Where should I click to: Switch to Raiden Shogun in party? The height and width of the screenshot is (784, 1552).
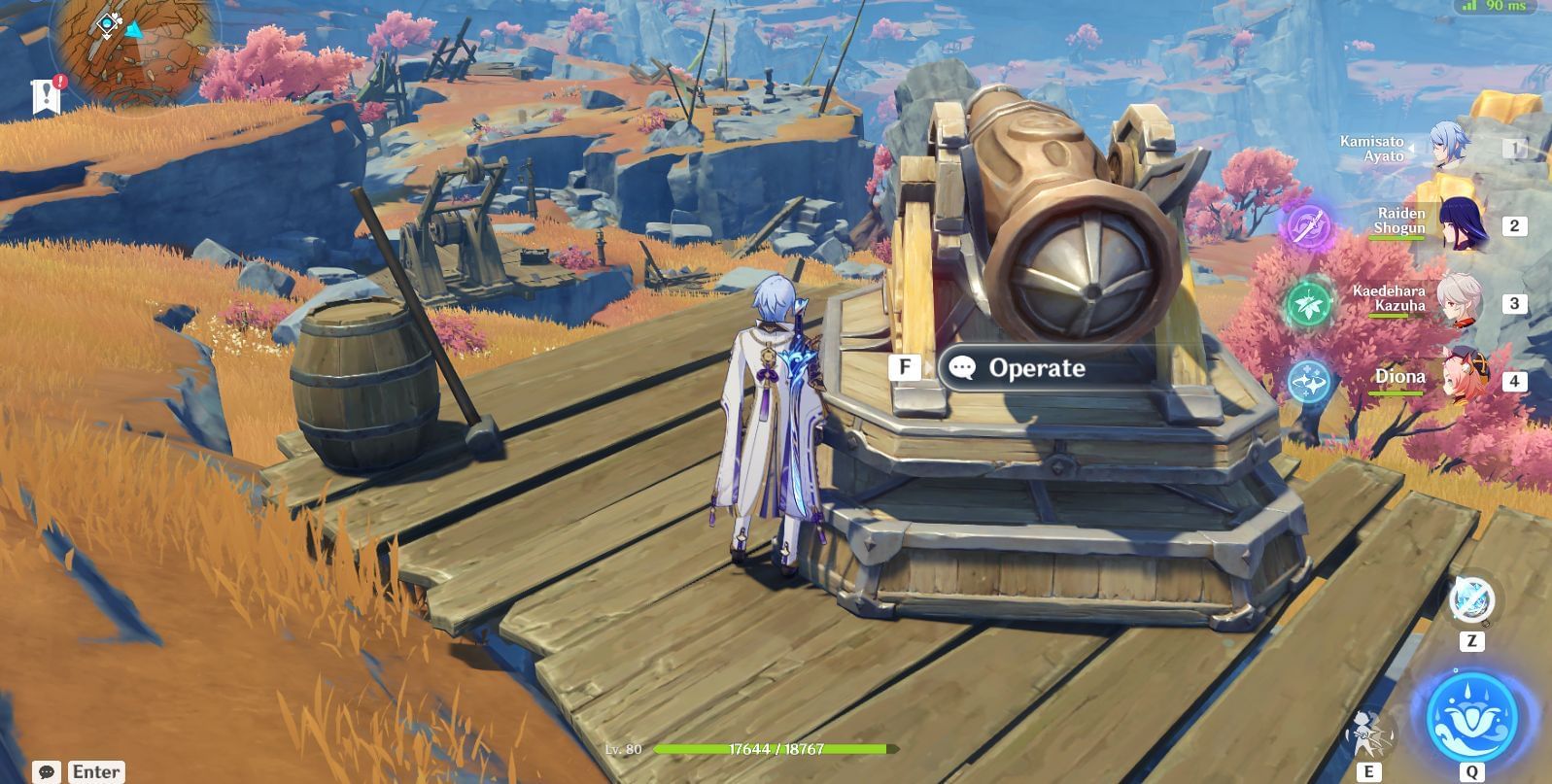pos(1460,225)
